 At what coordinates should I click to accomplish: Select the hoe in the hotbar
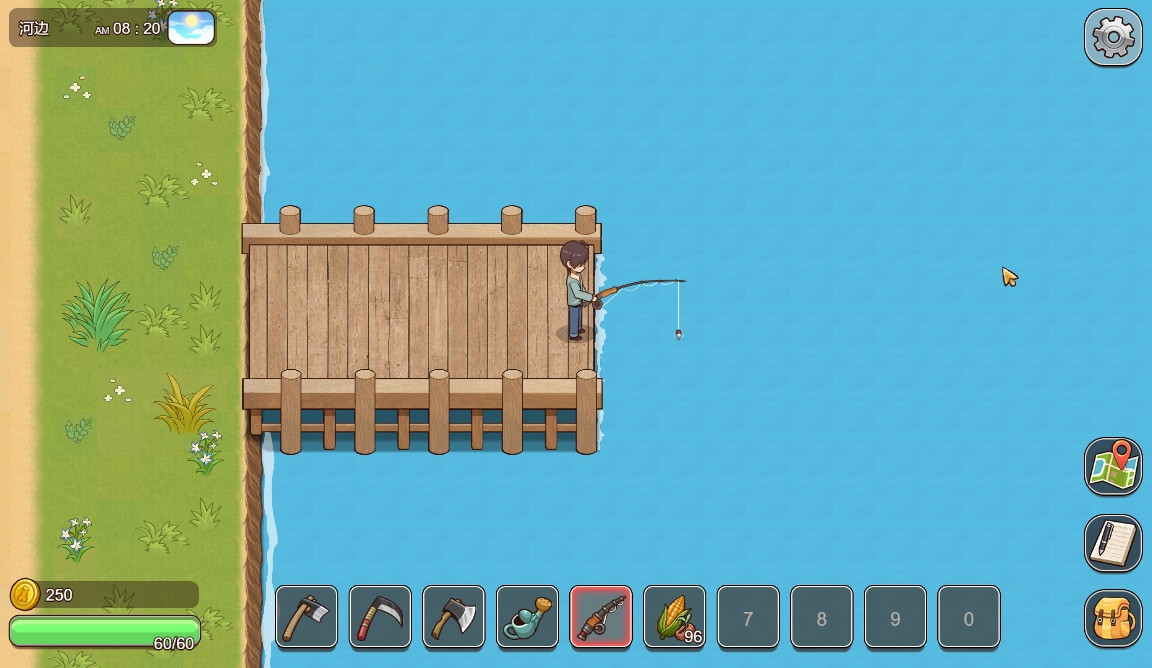(x=306, y=617)
